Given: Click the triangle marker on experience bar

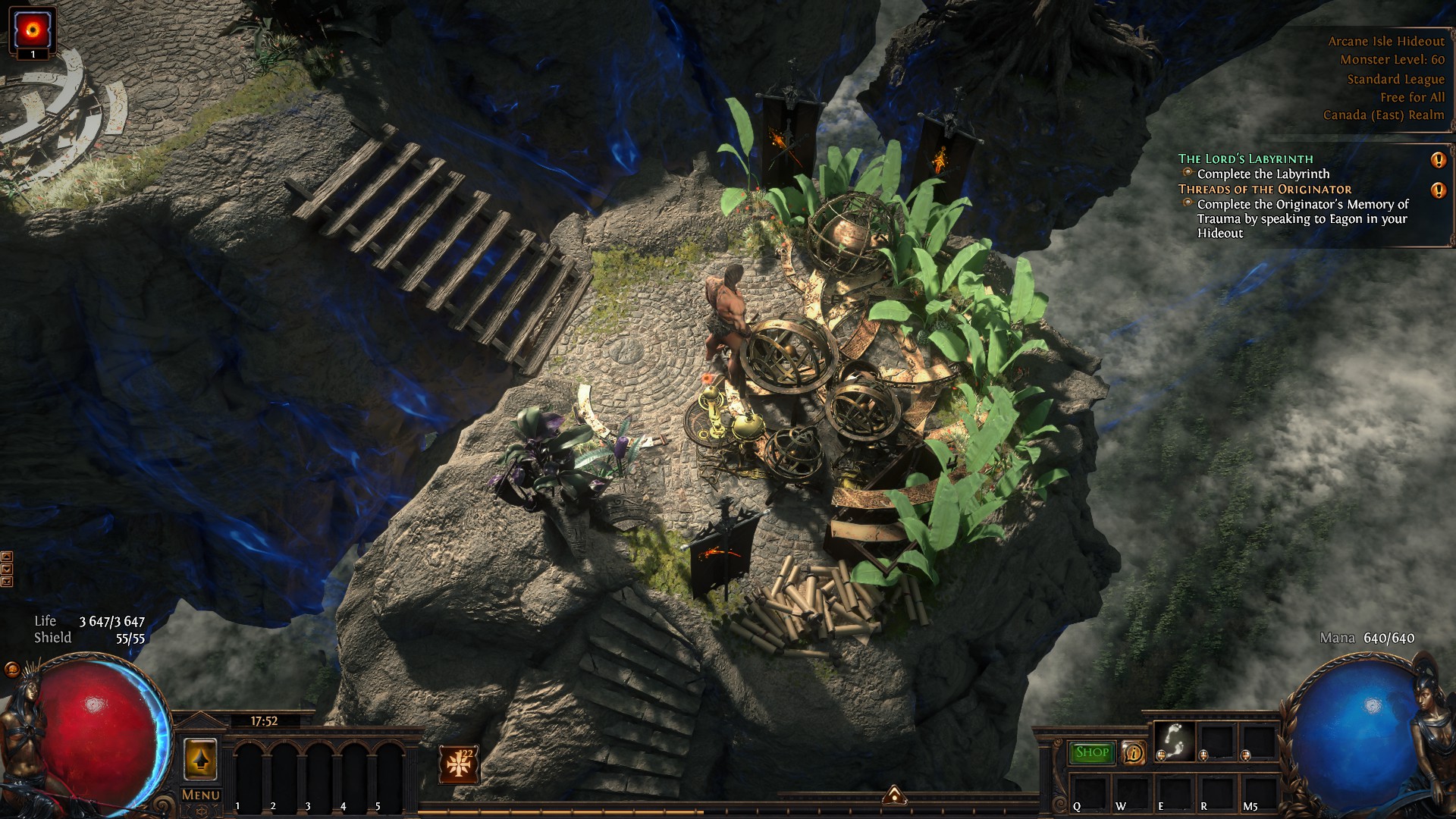Looking at the screenshot, I should [x=894, y=795].
